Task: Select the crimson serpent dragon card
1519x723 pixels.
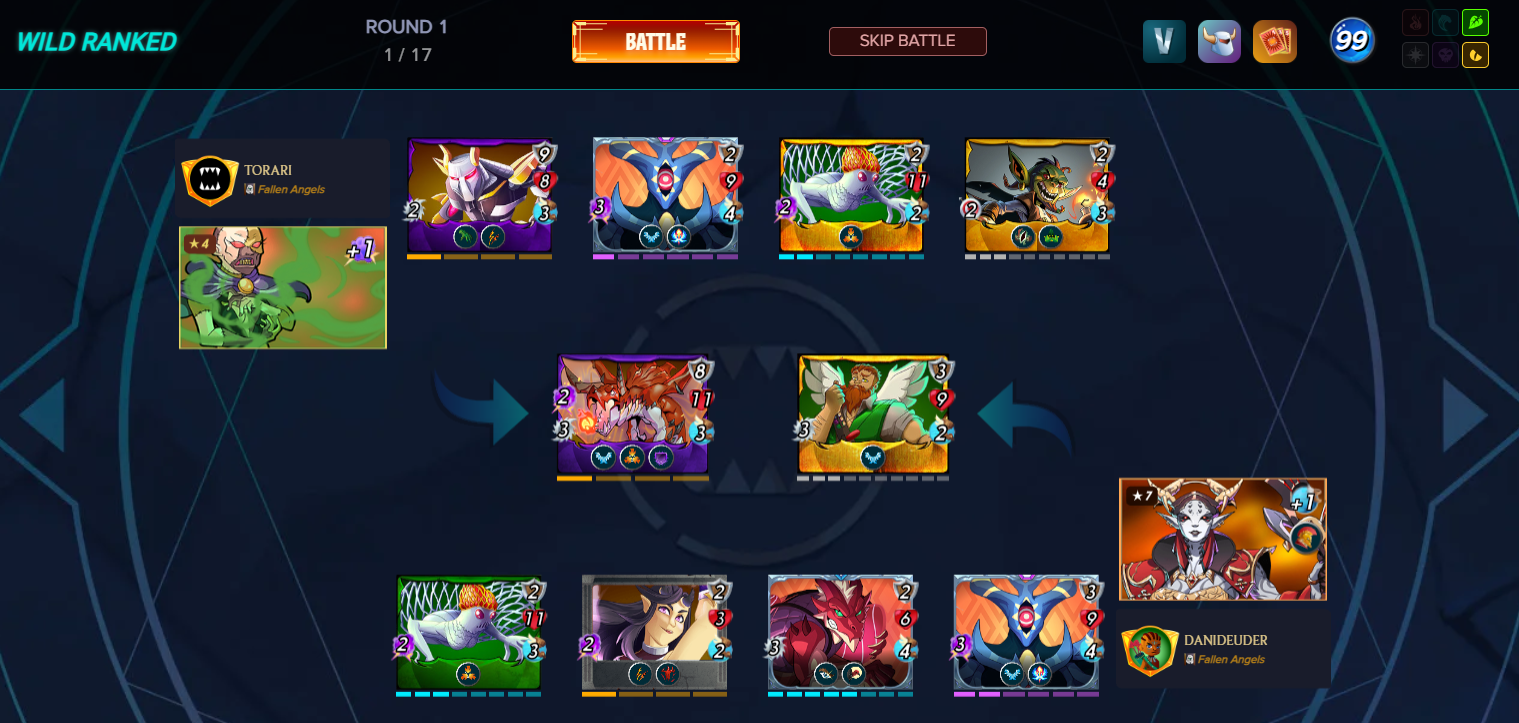Action: point(840,632)
